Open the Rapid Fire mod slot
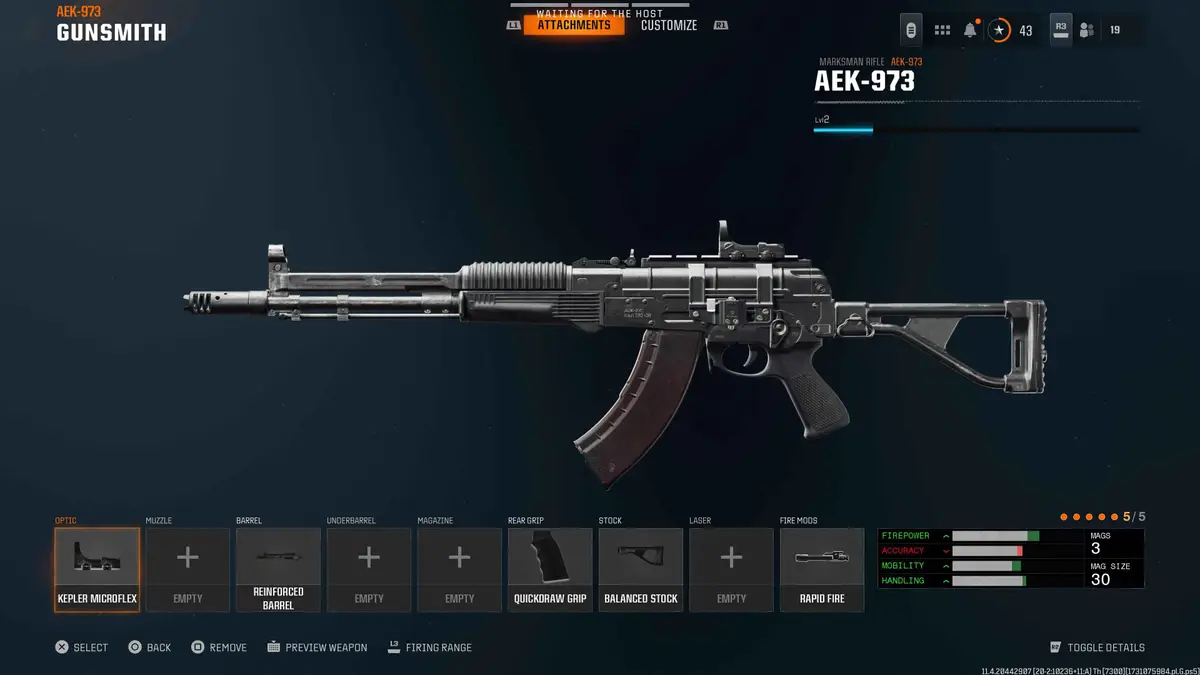This screenshot has width=1200, height=675. 822,569
